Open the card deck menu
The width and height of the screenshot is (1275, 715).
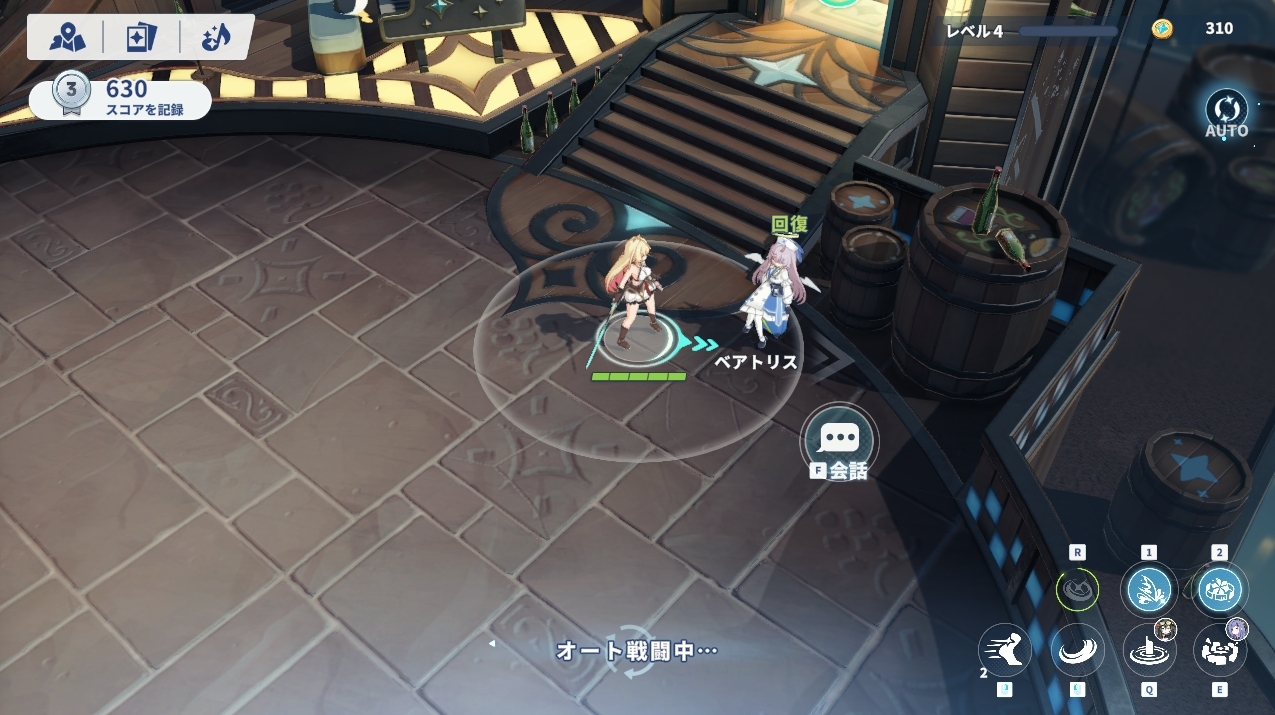point(141,37)
